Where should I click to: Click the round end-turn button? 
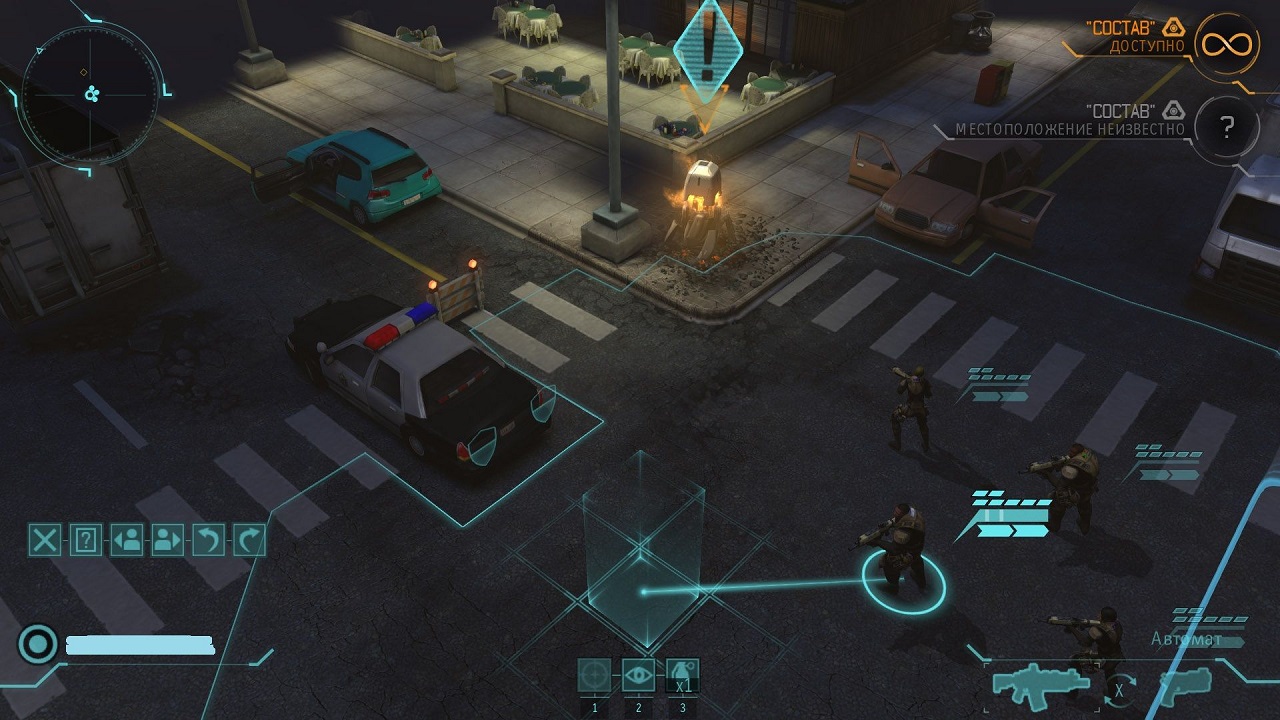coord(38,645)
